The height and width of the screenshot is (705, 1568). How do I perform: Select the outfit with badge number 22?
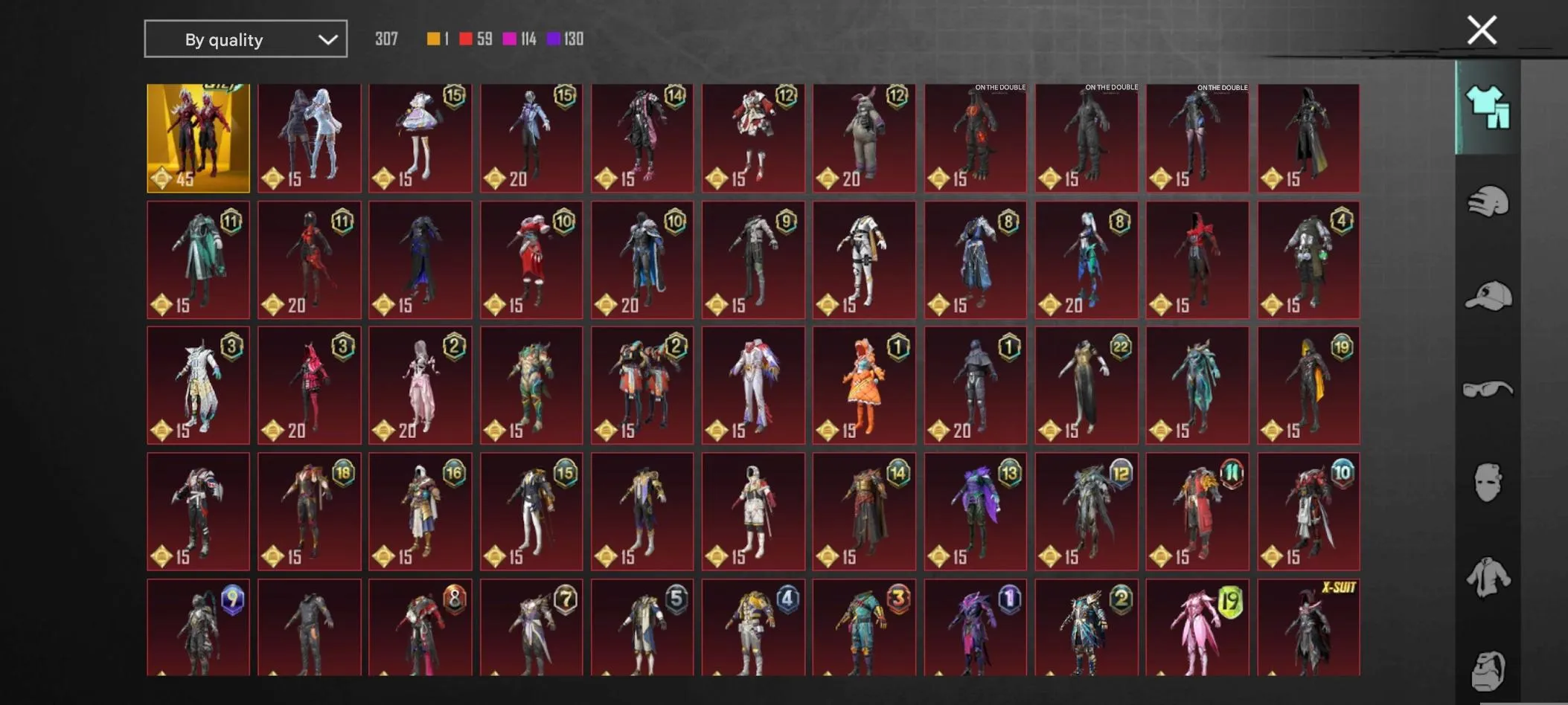click(x=1085, y=384)
